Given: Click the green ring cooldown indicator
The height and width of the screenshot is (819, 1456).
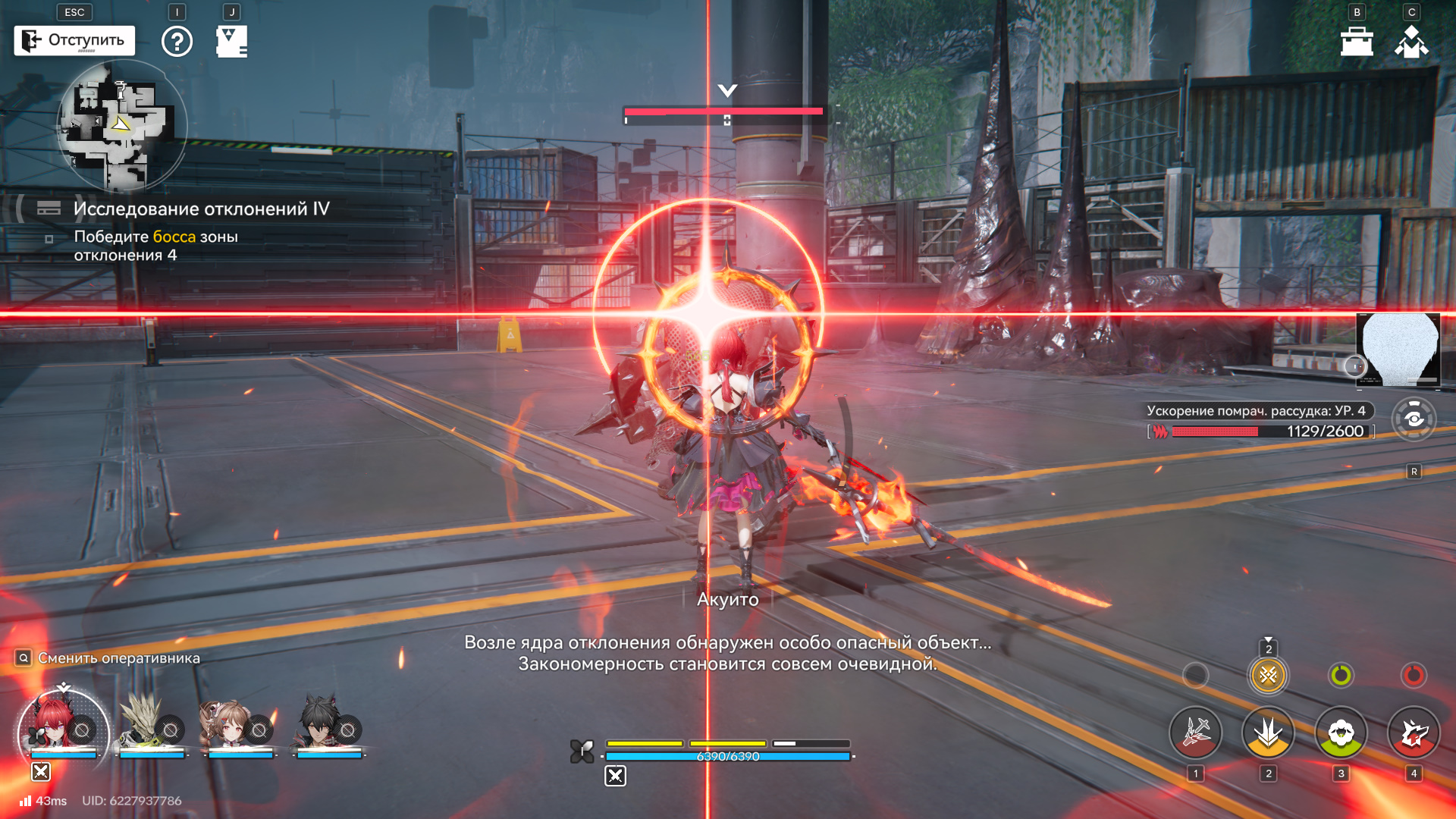Looking at the screenshot, I should click(x=1341, y=675).
